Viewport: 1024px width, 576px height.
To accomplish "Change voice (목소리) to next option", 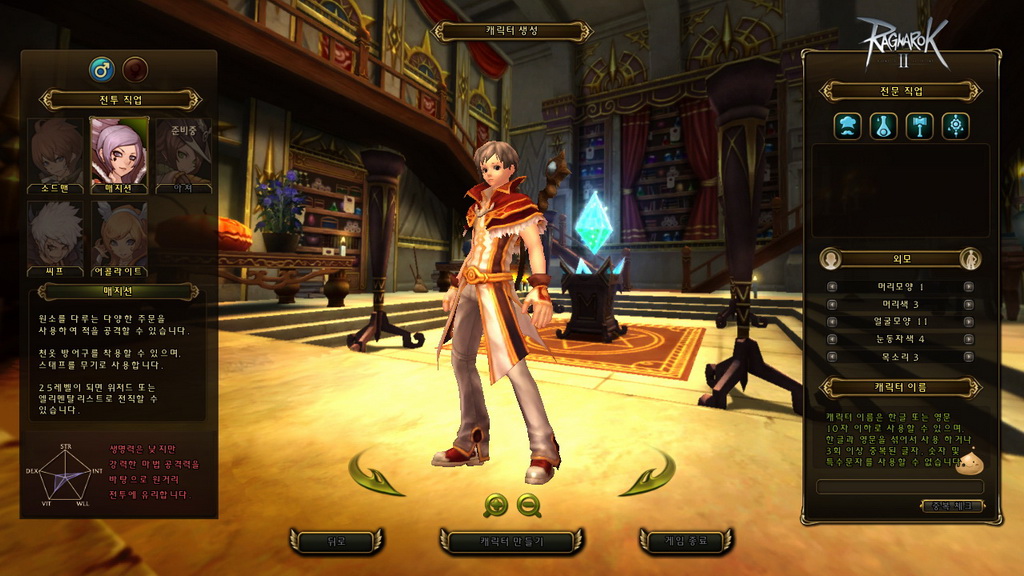I will [x=968, y=357].
